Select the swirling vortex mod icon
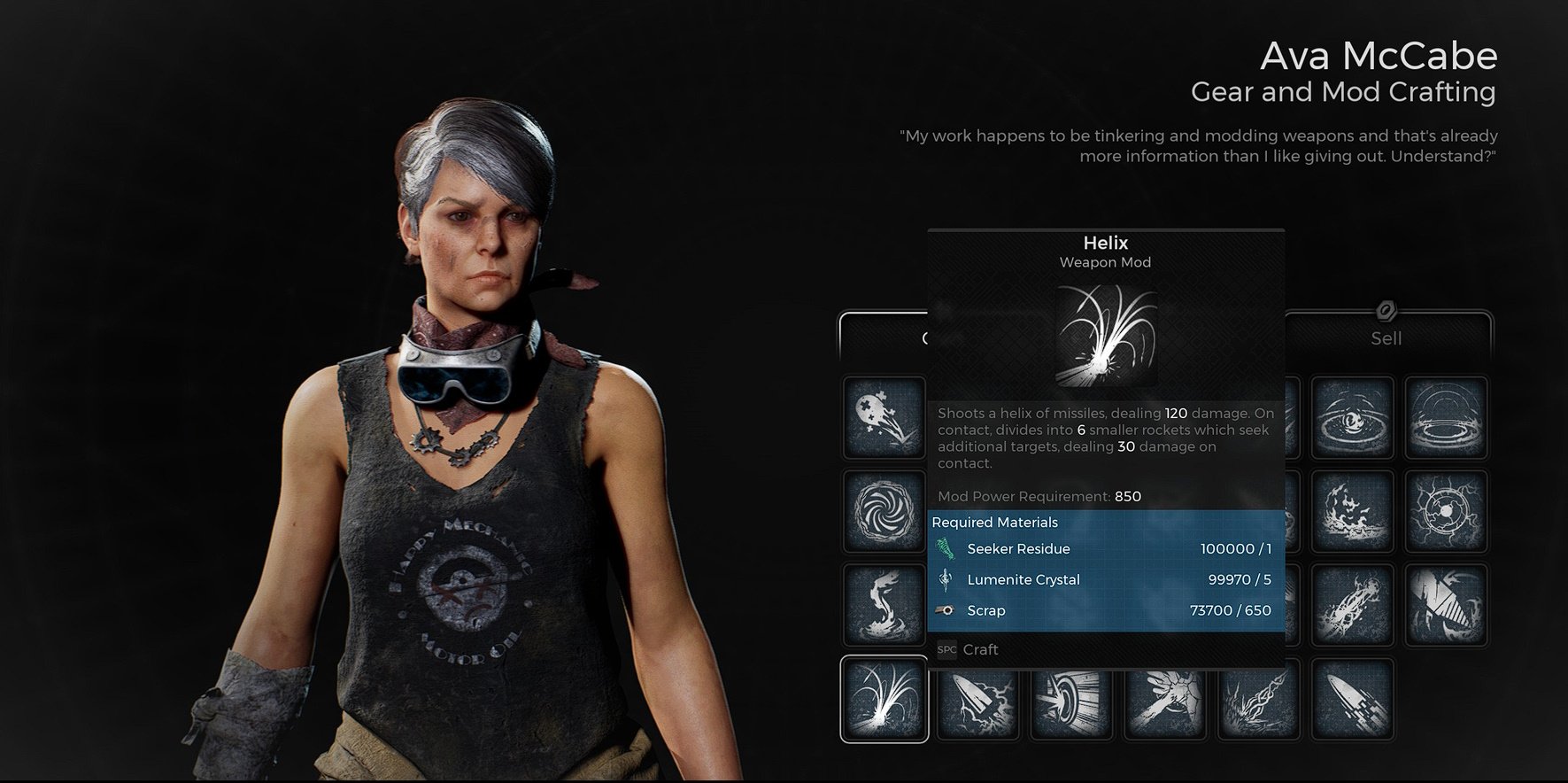 883,512
